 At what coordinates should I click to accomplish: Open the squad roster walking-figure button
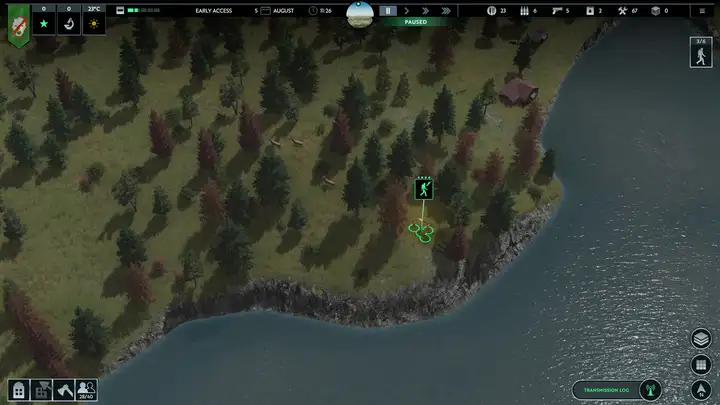pyautogui.click(x=702, y=55)
